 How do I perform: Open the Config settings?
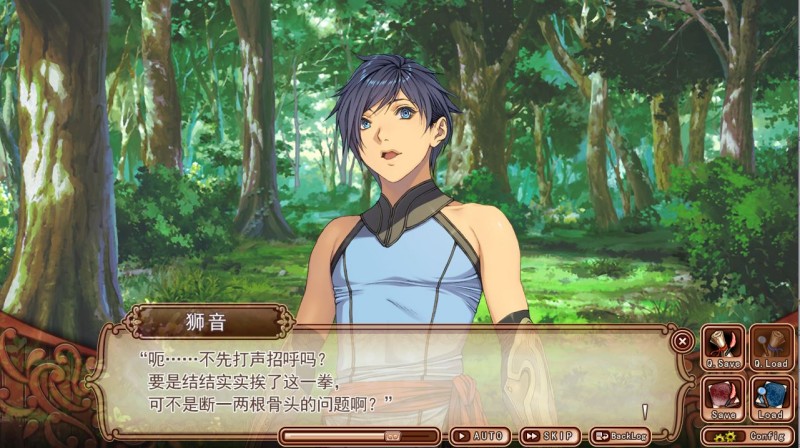coord(748,437)
